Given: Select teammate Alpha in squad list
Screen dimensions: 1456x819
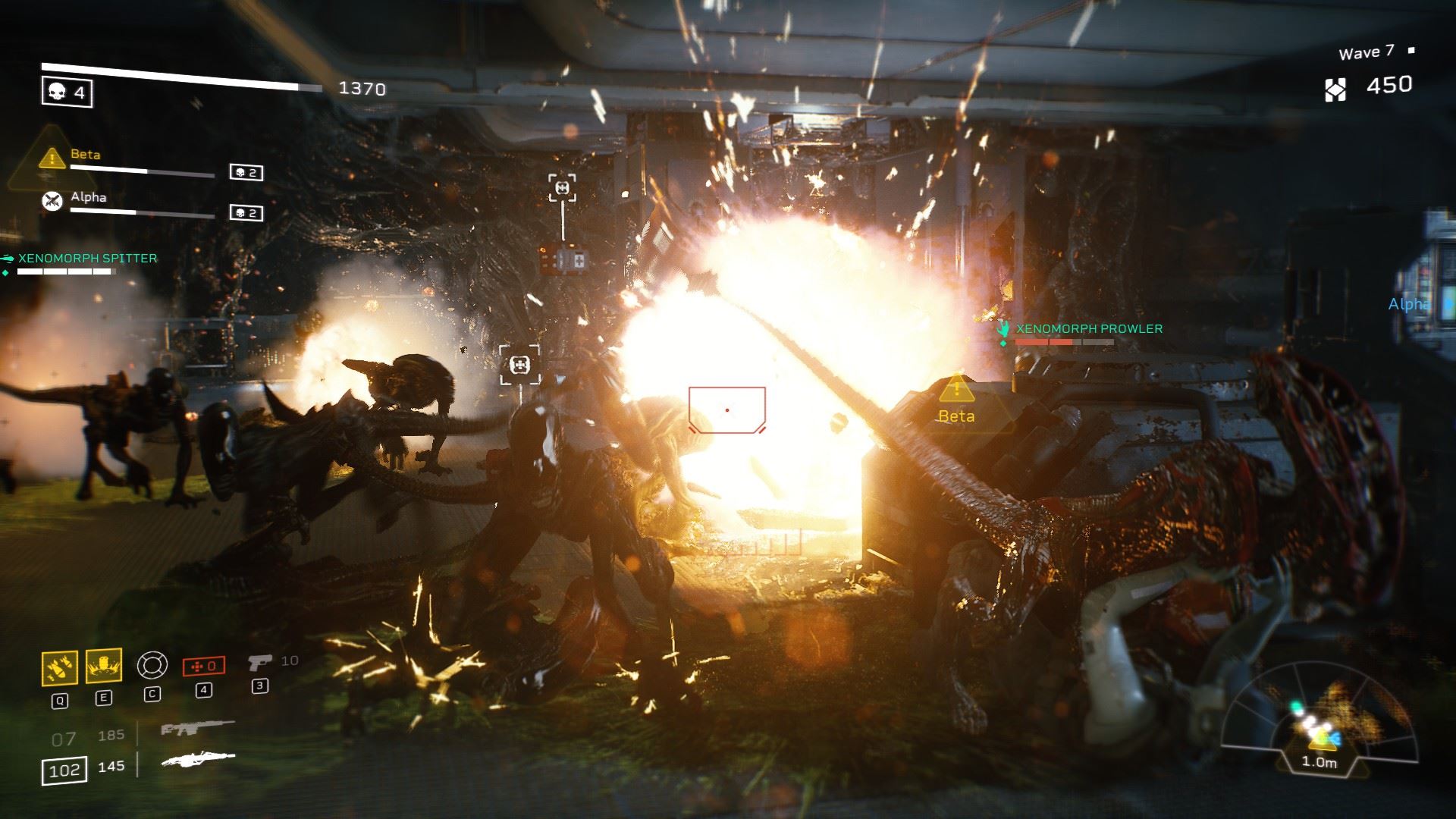Looking at the screenshot, I should coord(88,197).
